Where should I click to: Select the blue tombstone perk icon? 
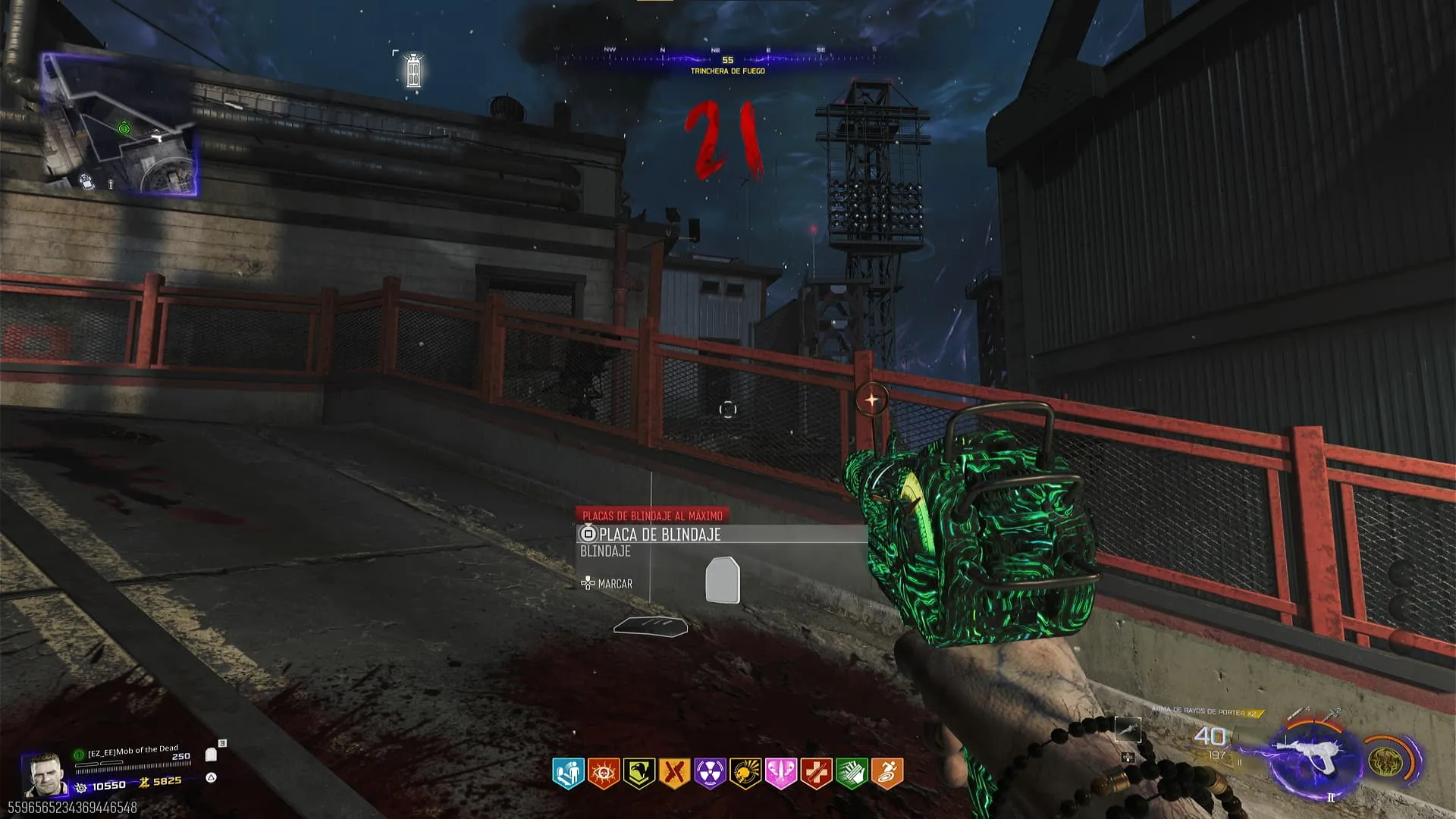pyautogui.click(x=568, y=773)
